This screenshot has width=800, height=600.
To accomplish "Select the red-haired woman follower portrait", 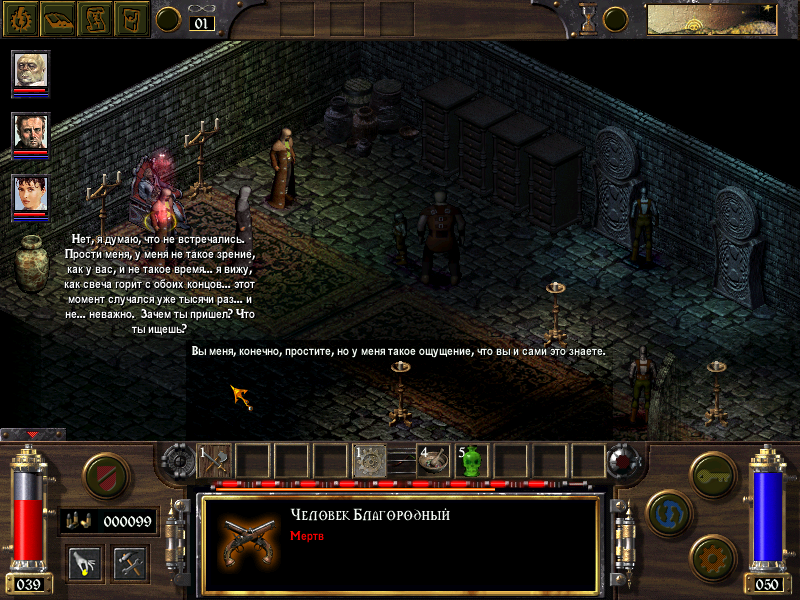I will point(30,194).
